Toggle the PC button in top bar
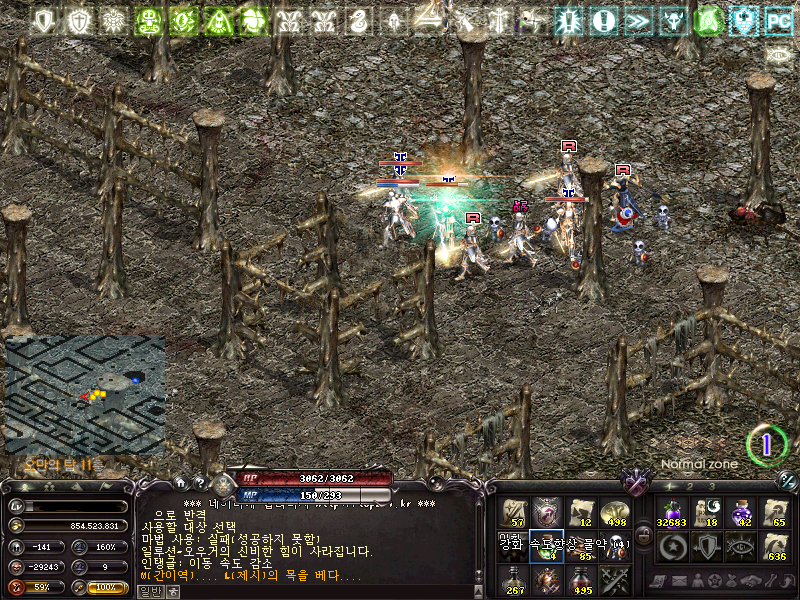Viewport: 800px width, 600px height. [x=777, y=19]
